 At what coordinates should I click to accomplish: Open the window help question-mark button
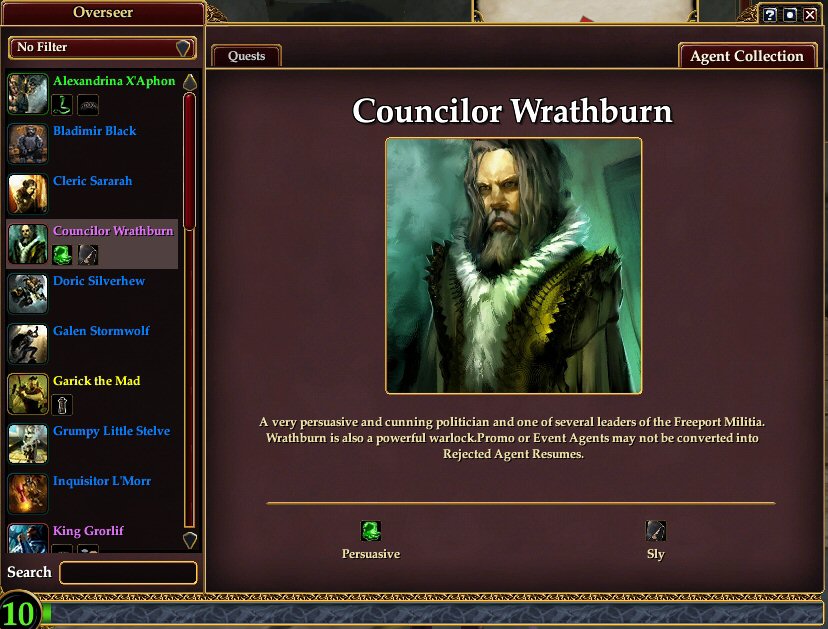[x=770, y=15]
